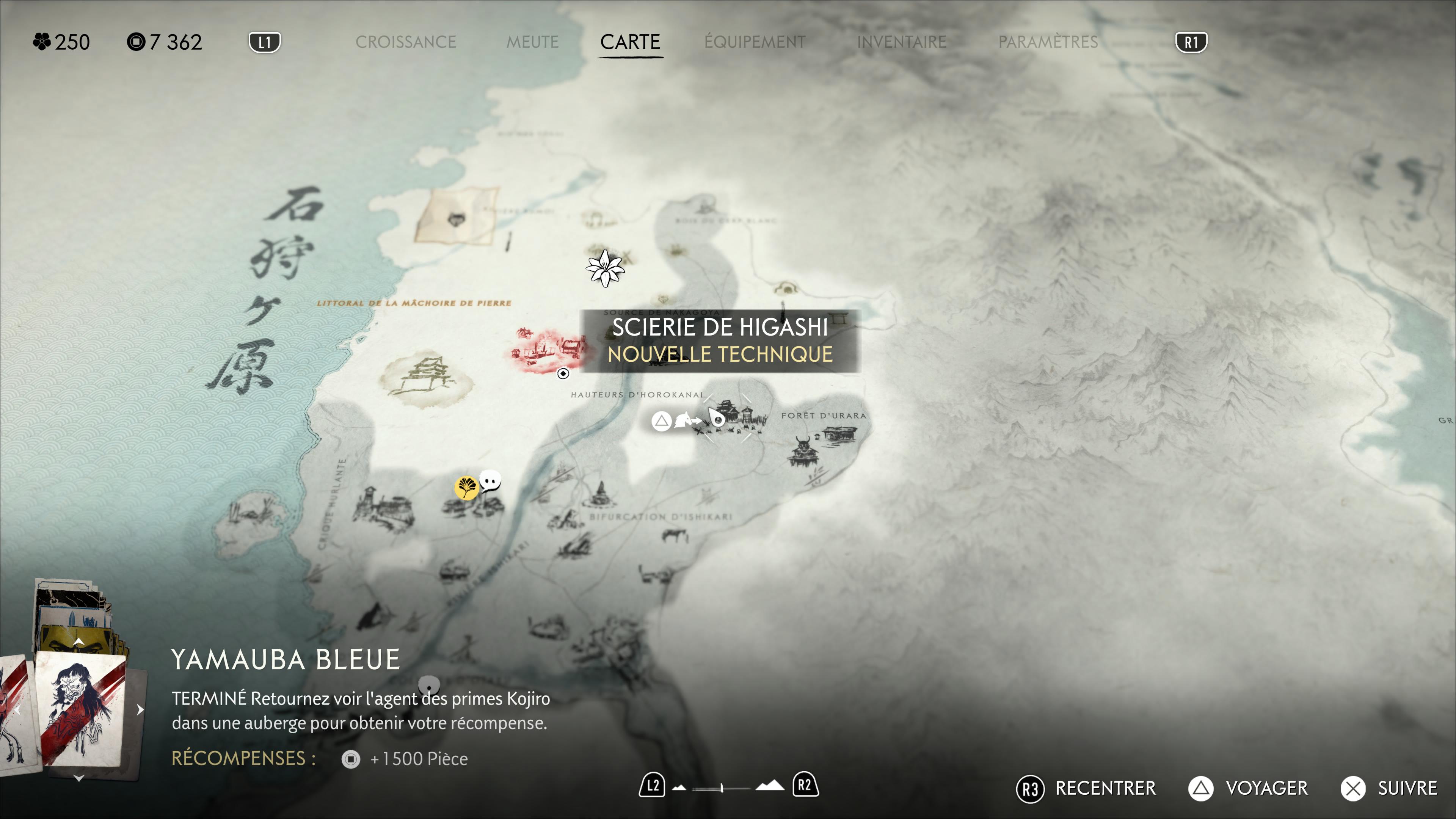This screenshot has height=819, width=1456.
Task: Click the parchment map piece with wolf emblem
Action: 457,217
